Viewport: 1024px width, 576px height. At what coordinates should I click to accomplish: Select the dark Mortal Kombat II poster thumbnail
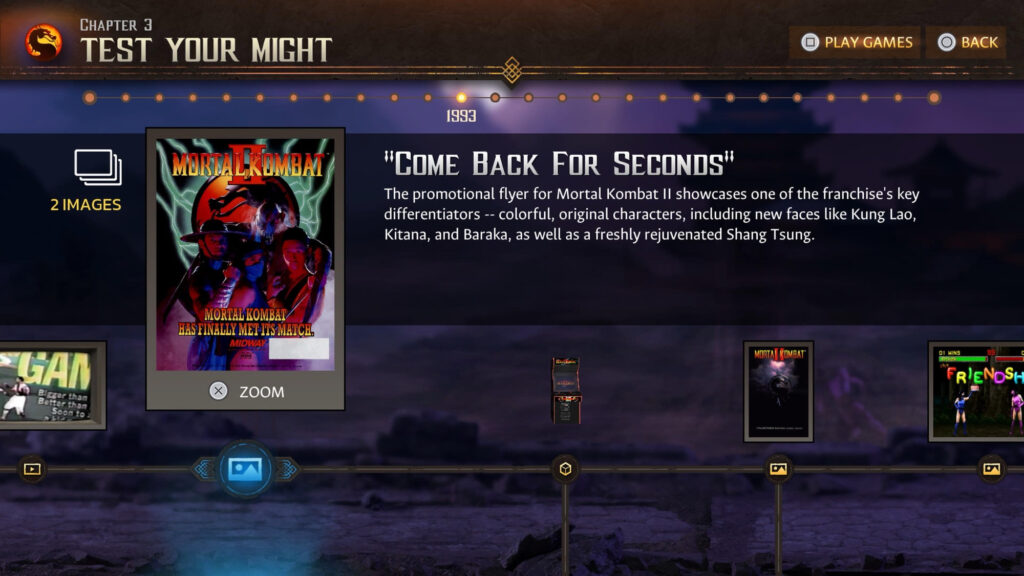pos(778,391)
